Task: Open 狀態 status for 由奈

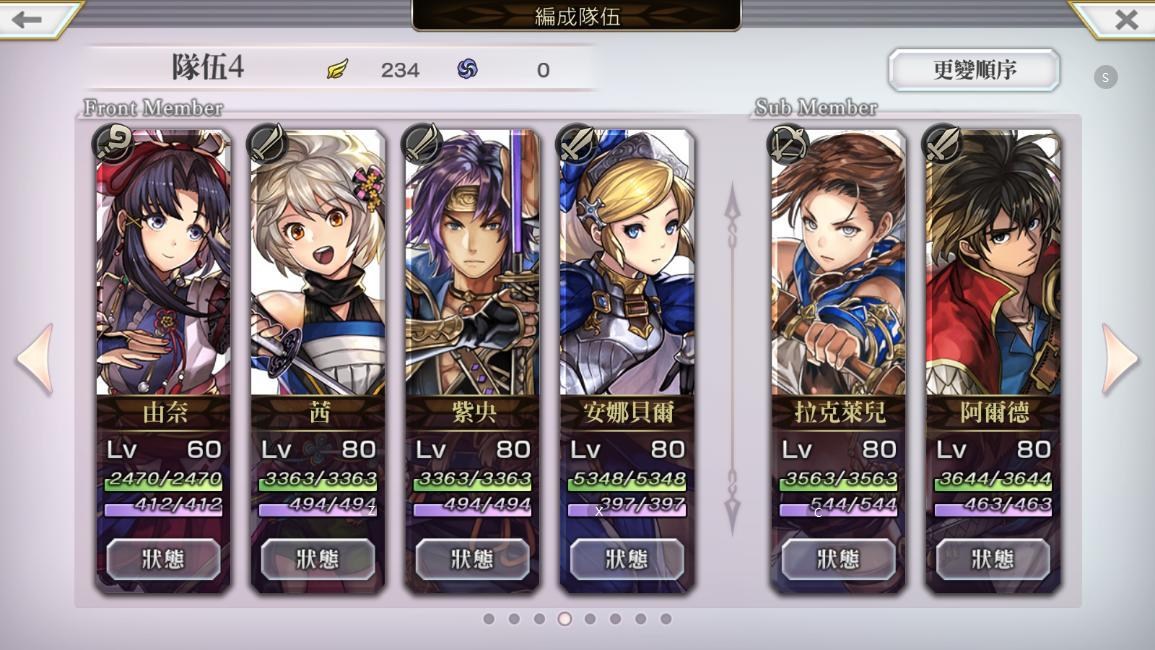Action: [x=164, y=559]
